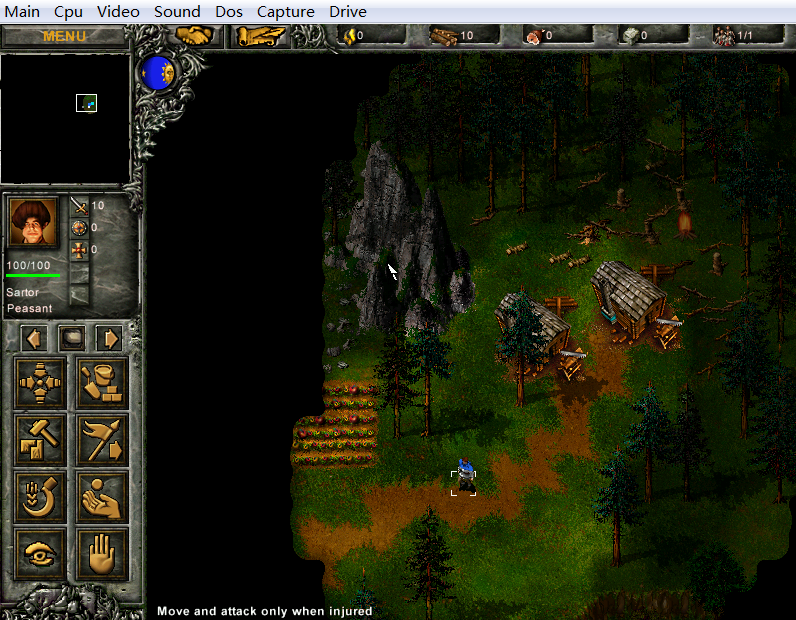This screenshot has width=796, height=620.
Task: Open the pointing-hand scroll objectives
Action: point(260,36)
